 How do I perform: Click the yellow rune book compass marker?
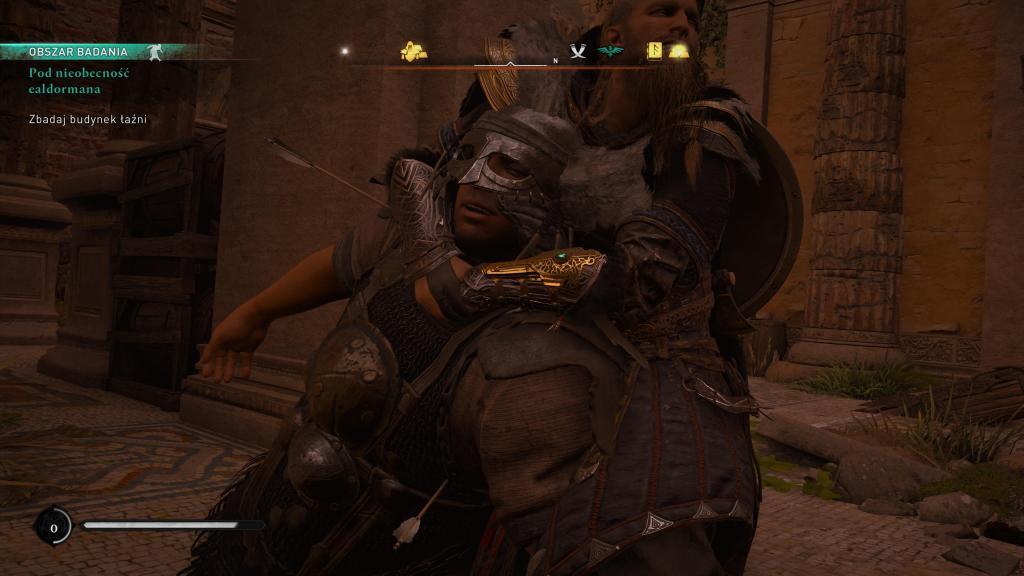click(x=656, y=50)
